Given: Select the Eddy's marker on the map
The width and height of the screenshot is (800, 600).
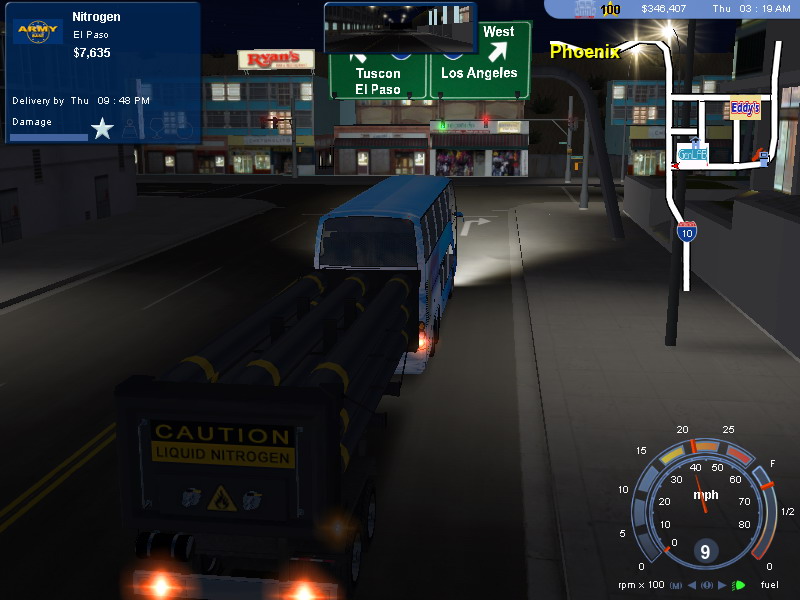Looking at the screenshot, I should click(744, 108).
